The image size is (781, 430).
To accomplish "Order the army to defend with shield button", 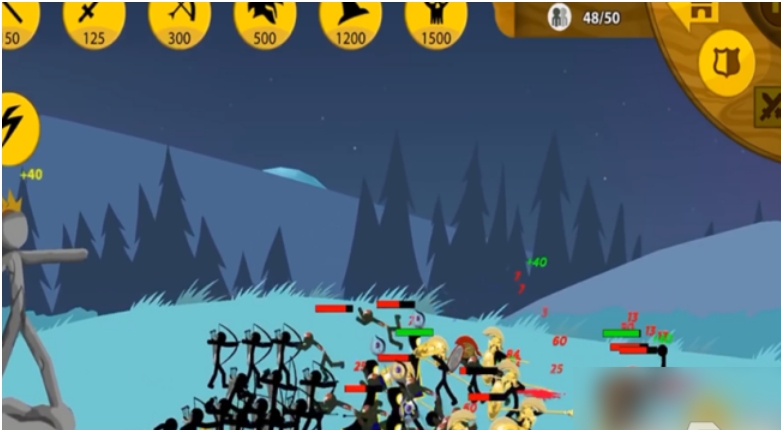I will point(725,62).
